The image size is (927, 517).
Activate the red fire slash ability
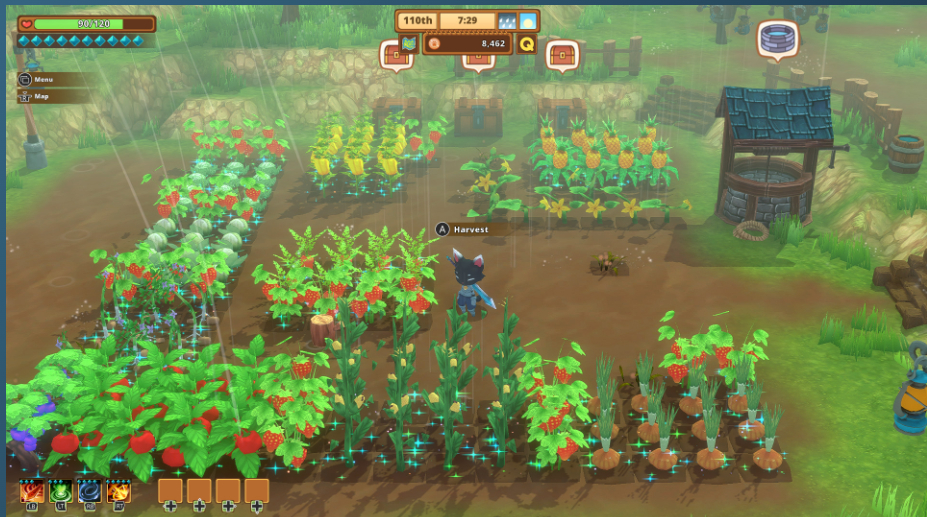click(x=31, y=491)
